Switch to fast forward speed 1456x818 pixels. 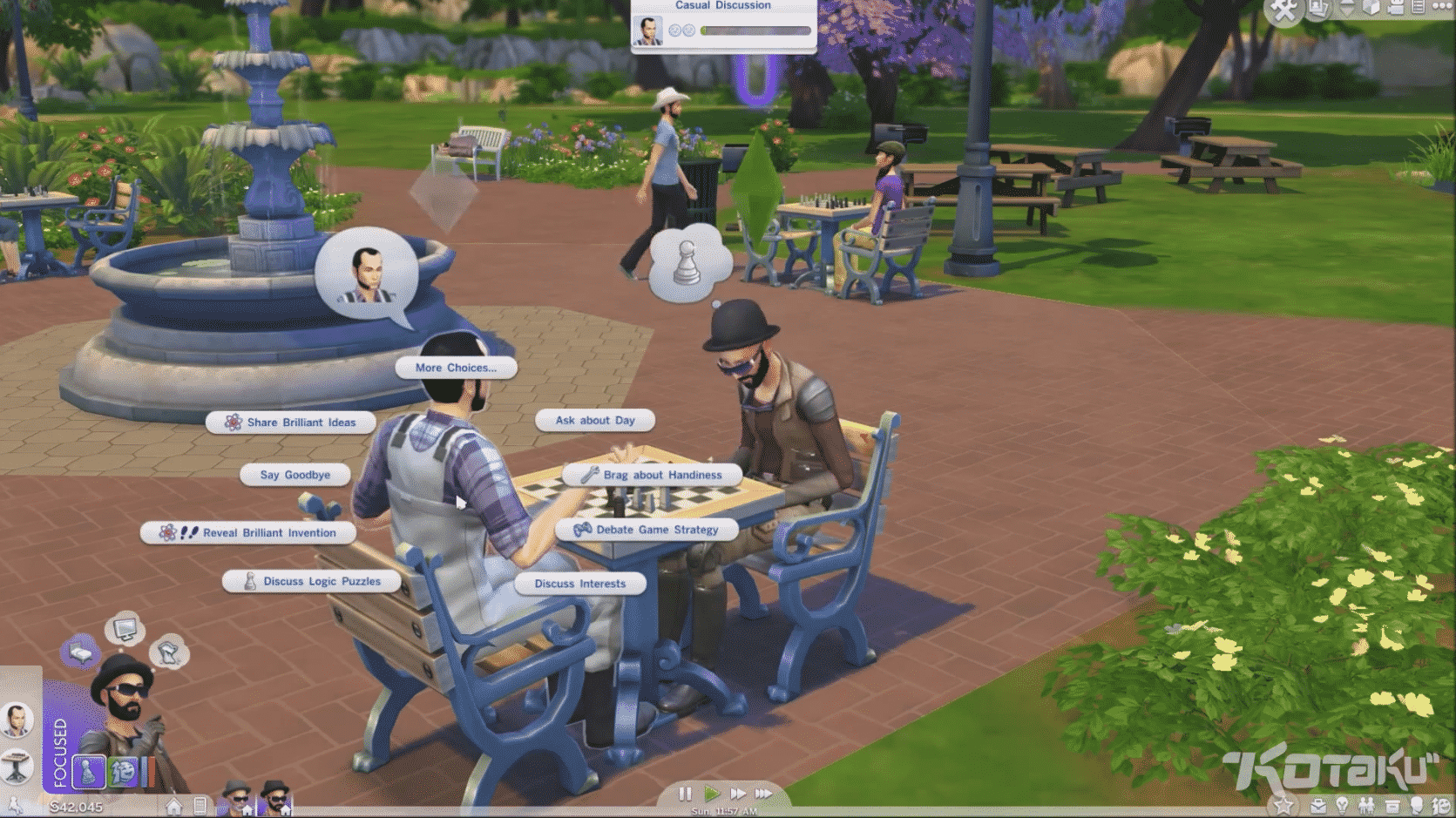tap(738, 794)
